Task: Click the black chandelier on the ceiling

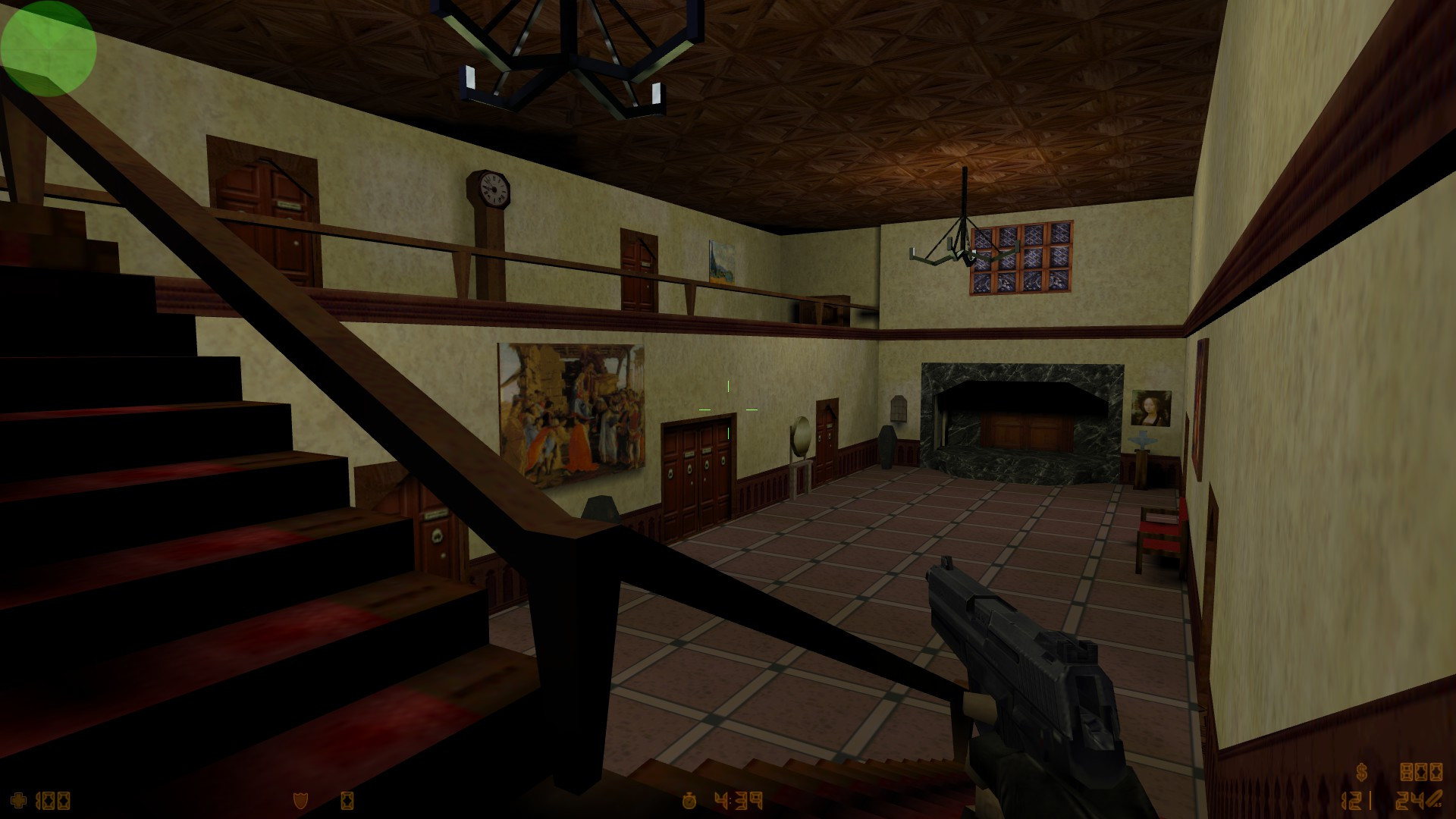Action: click(573, 57)
